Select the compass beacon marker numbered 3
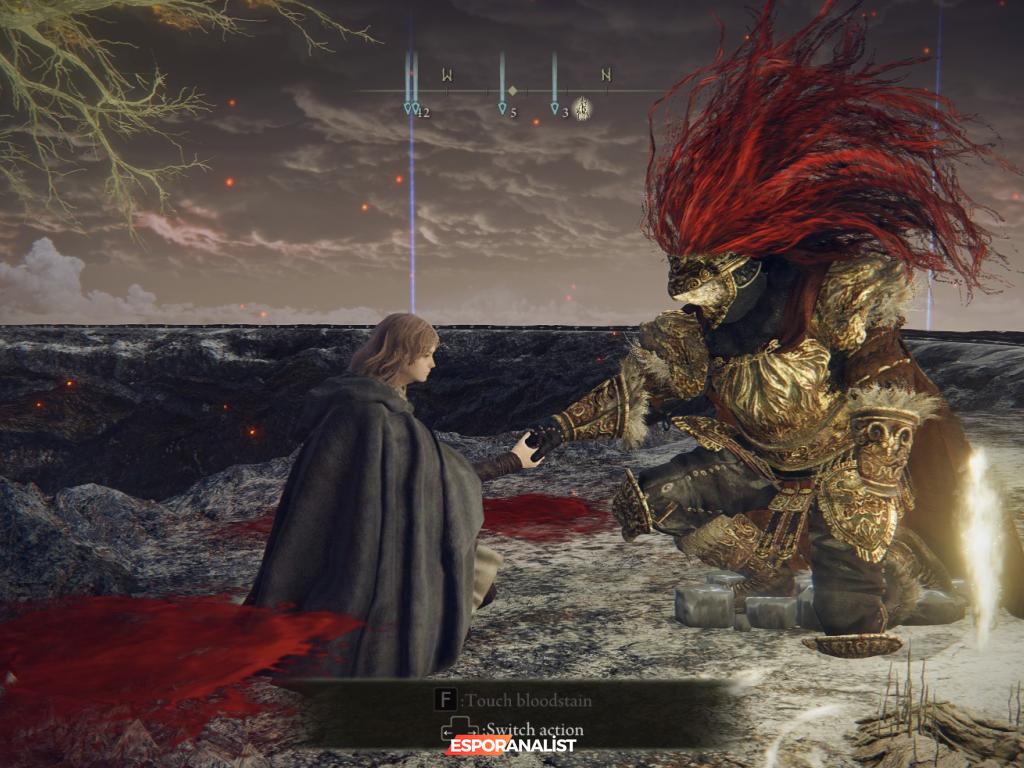The image size is (1024, 768). (x=554, y=109)
